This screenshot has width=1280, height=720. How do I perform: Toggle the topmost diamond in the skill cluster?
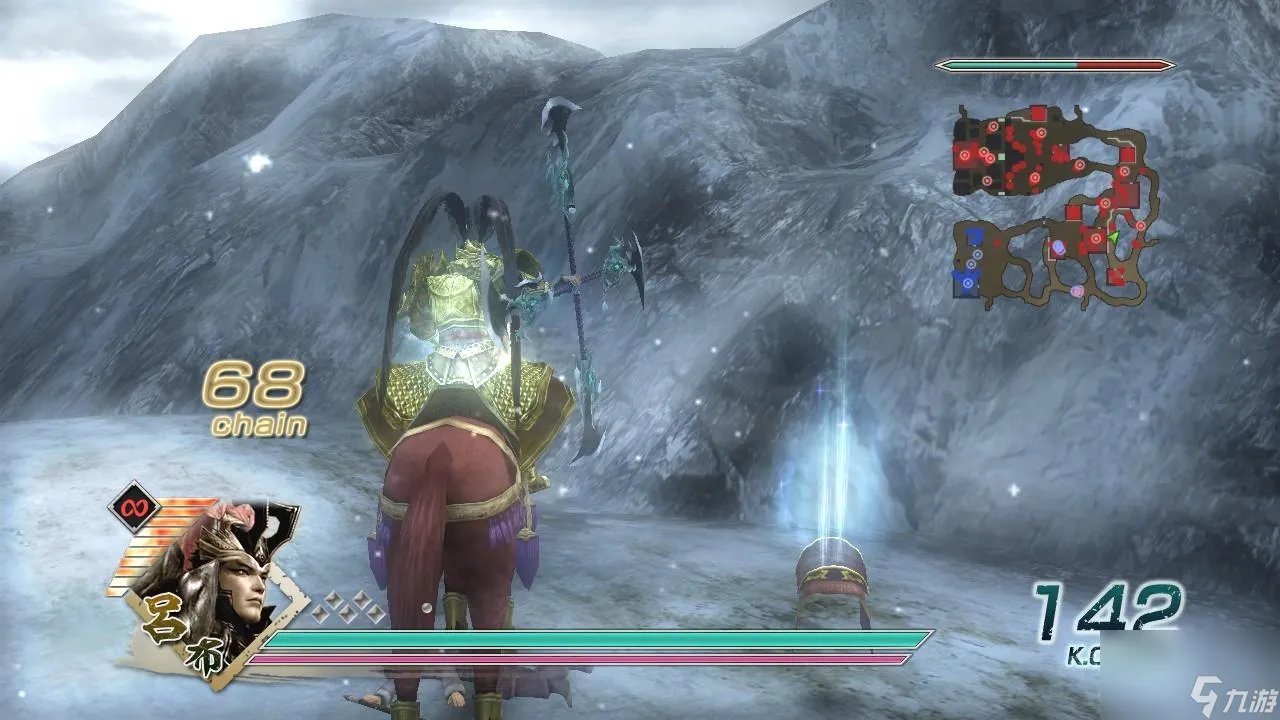click(x=334, y=598)
